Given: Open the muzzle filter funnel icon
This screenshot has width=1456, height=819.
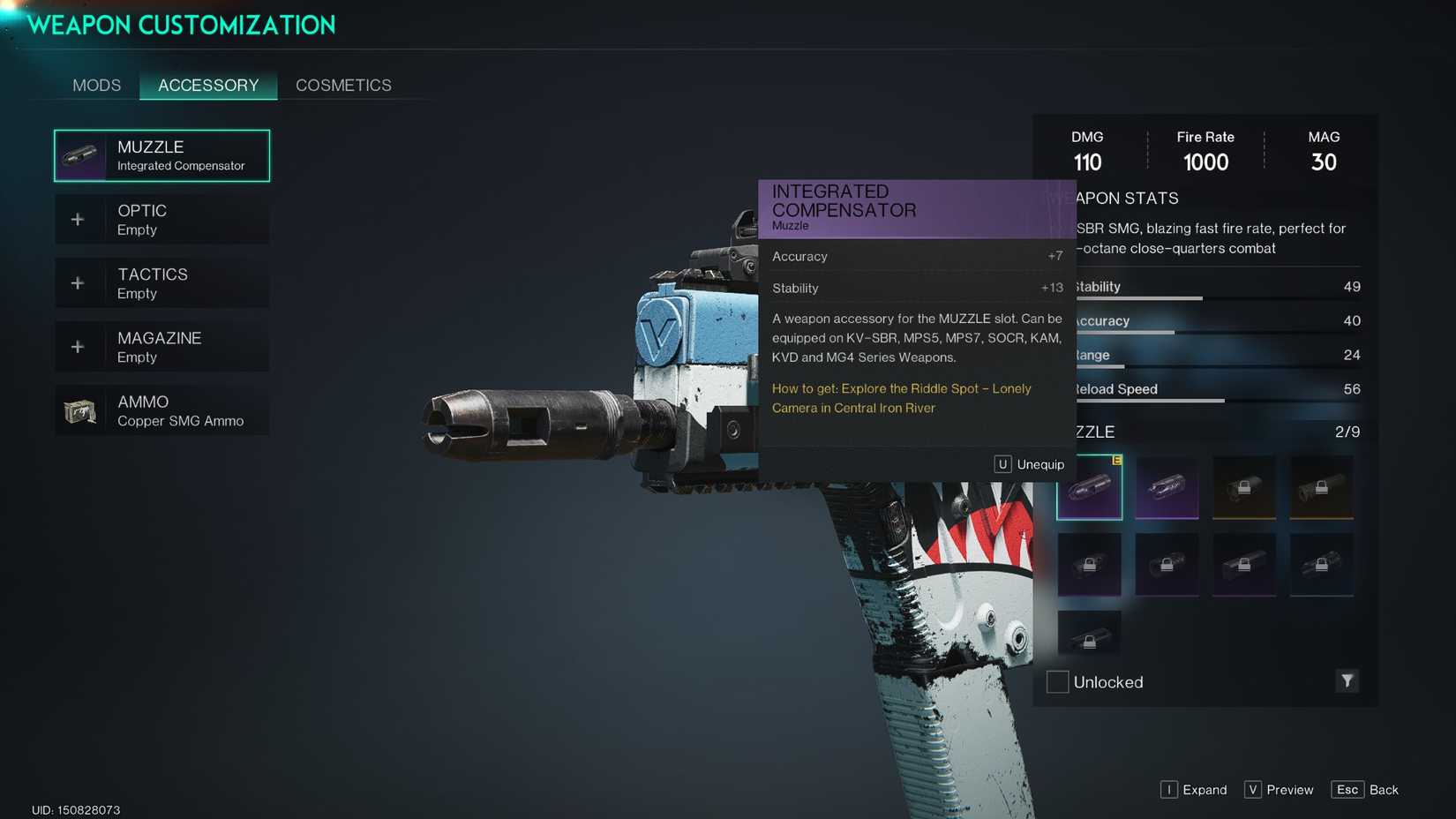Looking at the screenshot, I should tap(1347, 680).
